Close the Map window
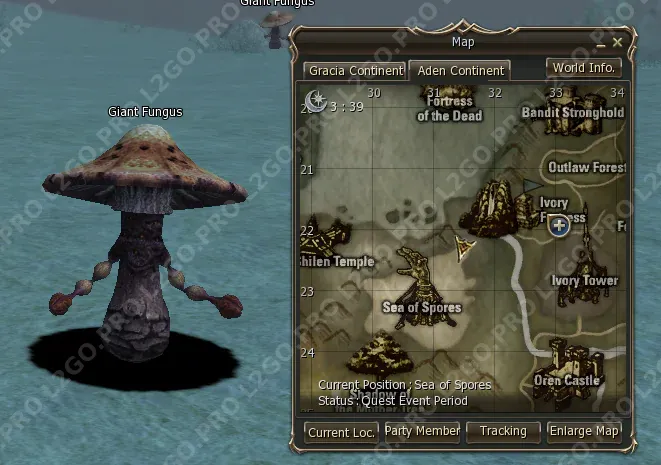 [x=617, y=42]
